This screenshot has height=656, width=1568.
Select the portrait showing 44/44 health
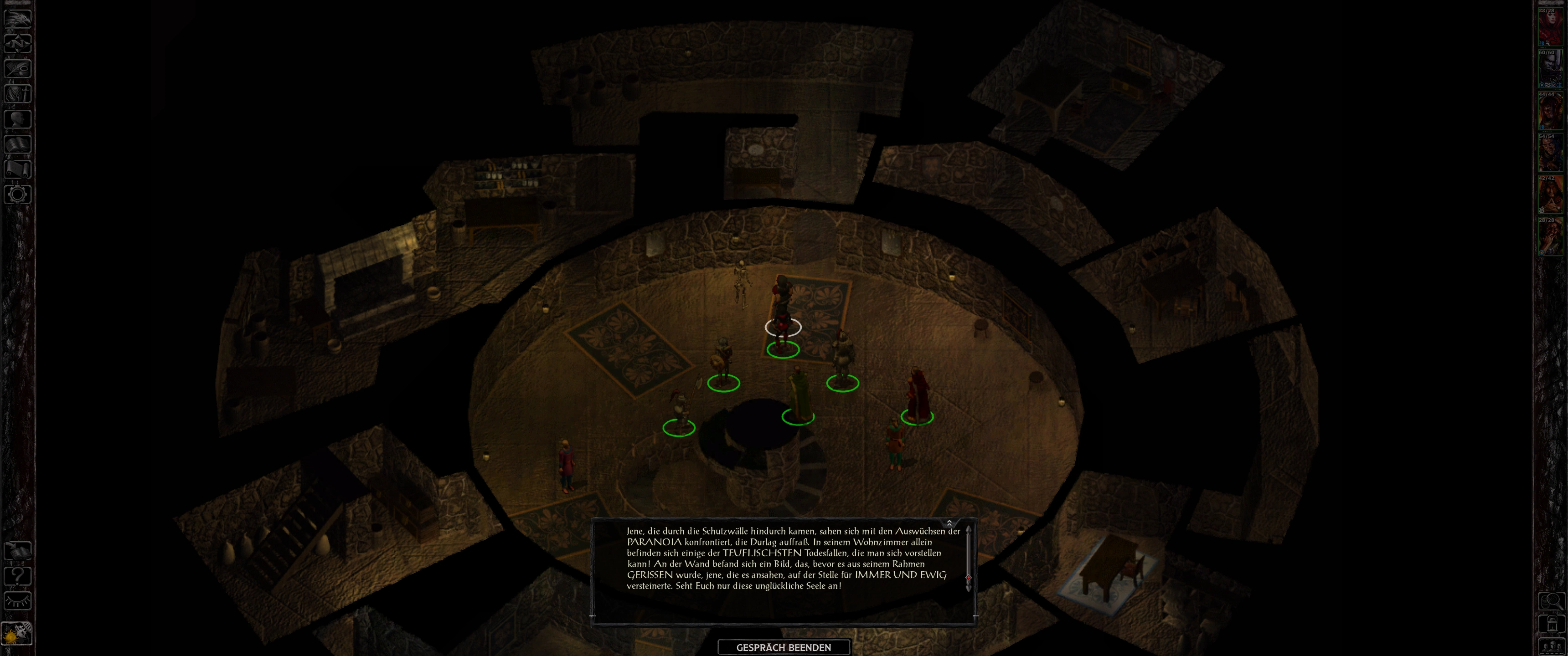click(1551, 111)
